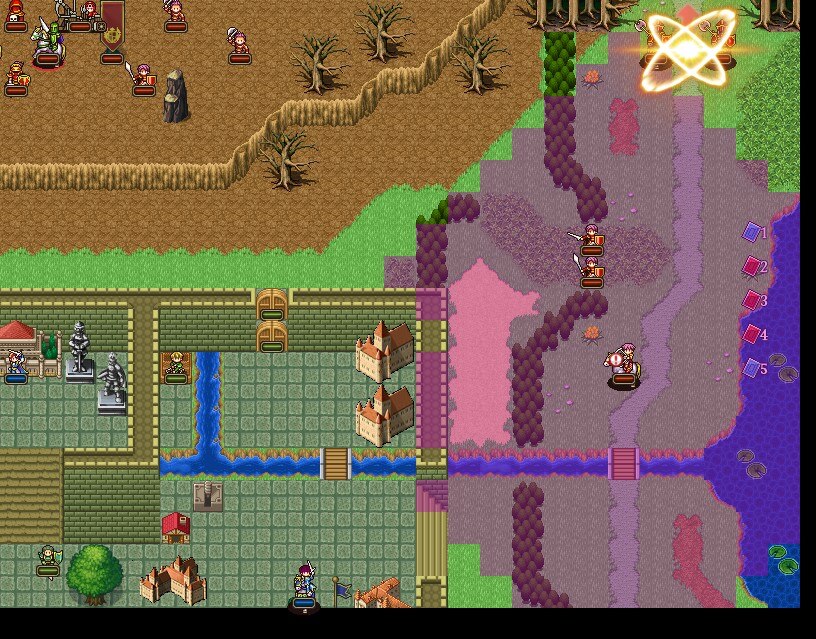Click the red card marker numbered 4
816x639 pixels.
tap(752, 334)
